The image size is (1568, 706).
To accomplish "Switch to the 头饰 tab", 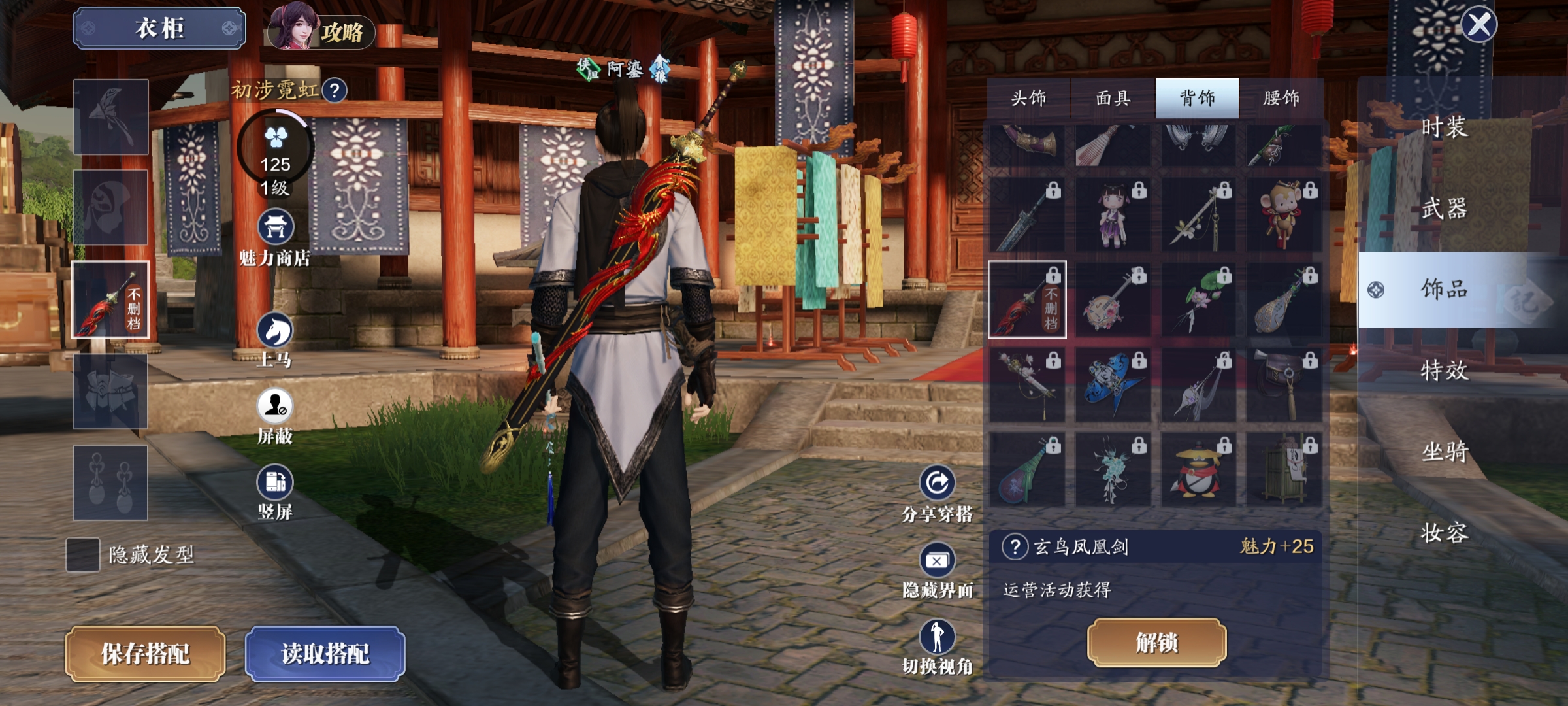I will (1028, 98).
